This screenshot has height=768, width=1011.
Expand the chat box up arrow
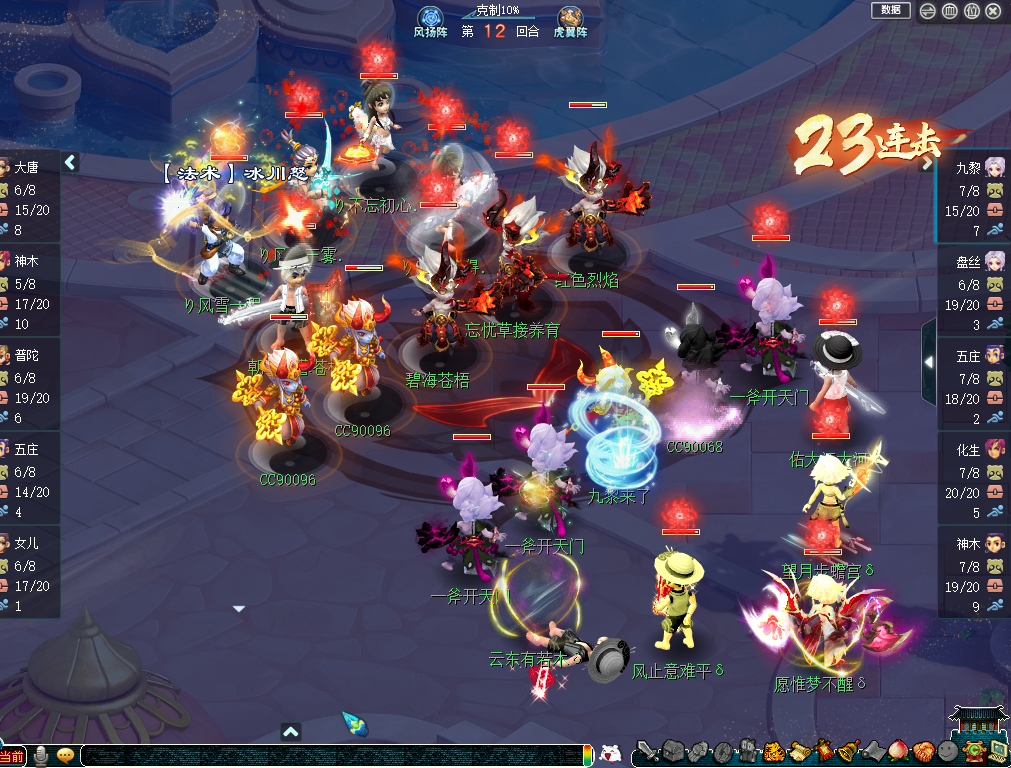pos(291,732)
